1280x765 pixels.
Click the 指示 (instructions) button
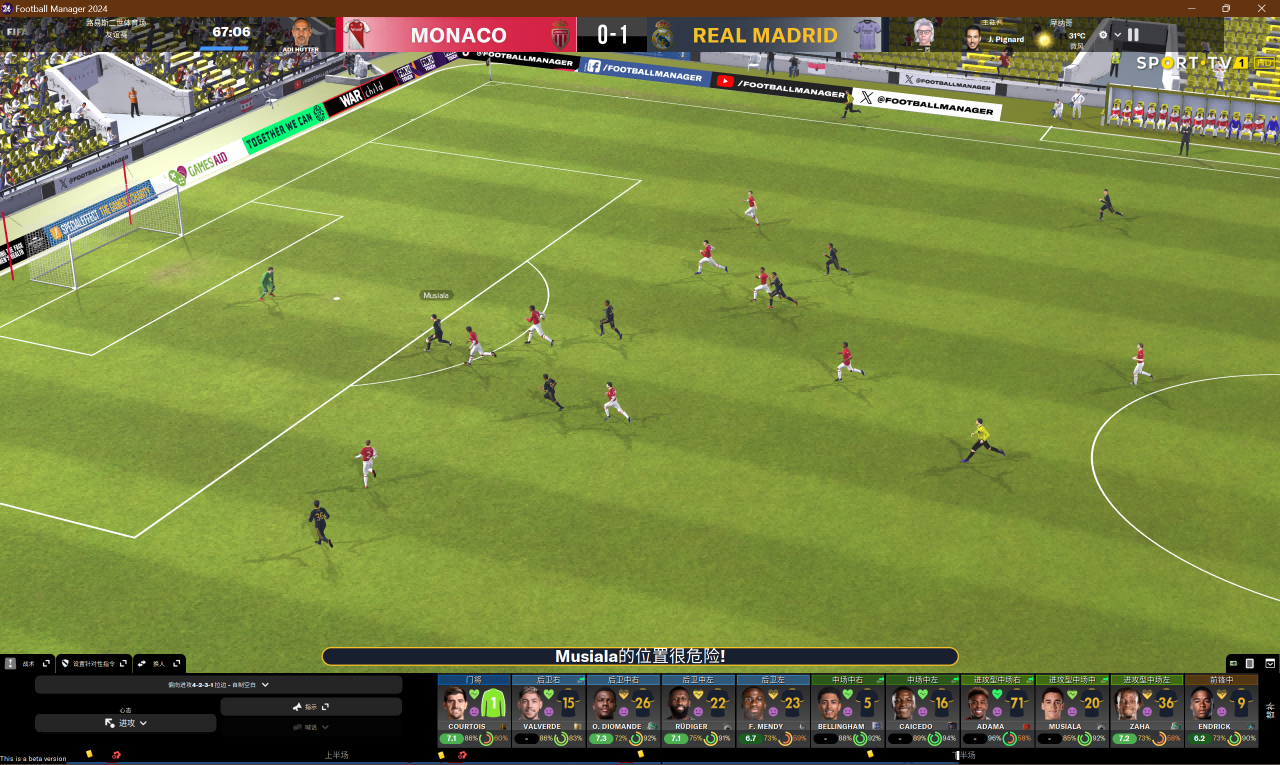click(x=310, y=706)
